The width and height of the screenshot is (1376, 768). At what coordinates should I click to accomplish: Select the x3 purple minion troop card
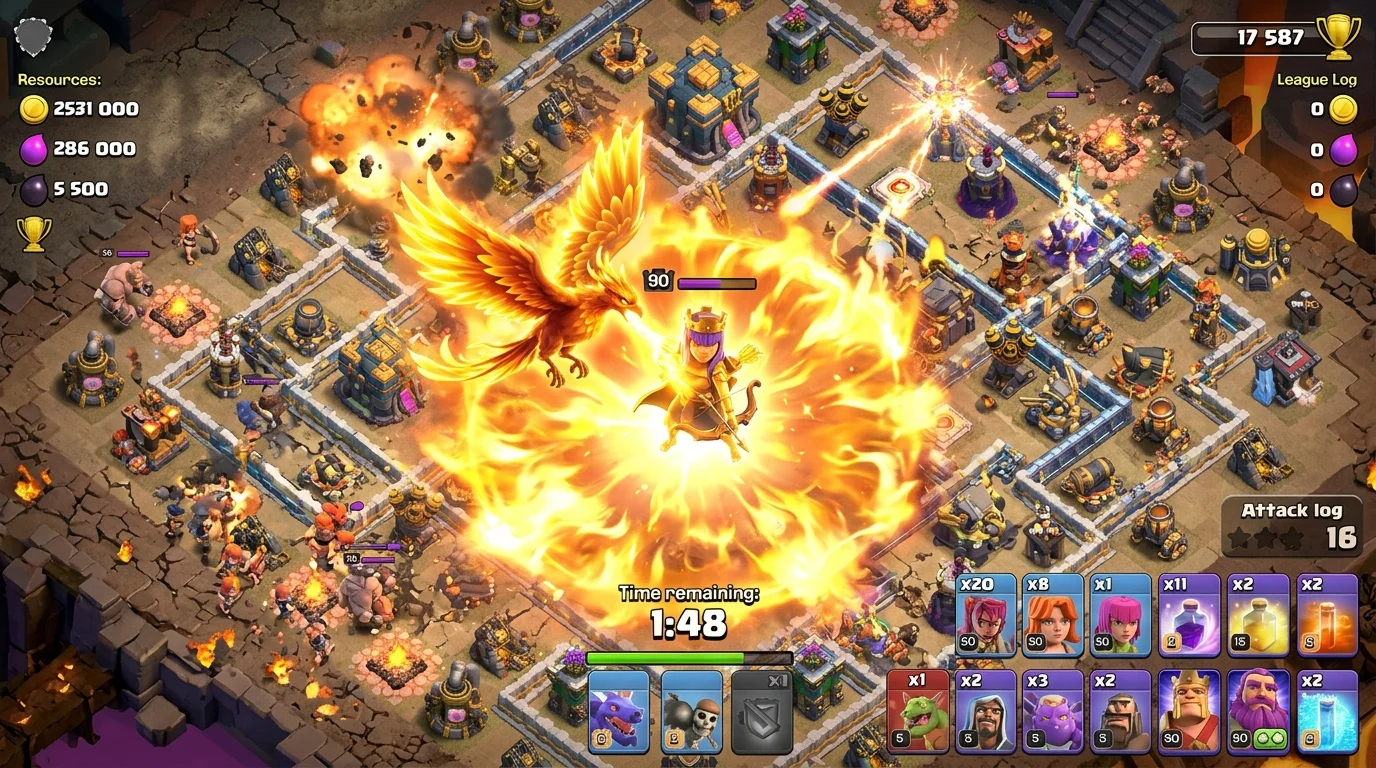[x=1055, y=712]
